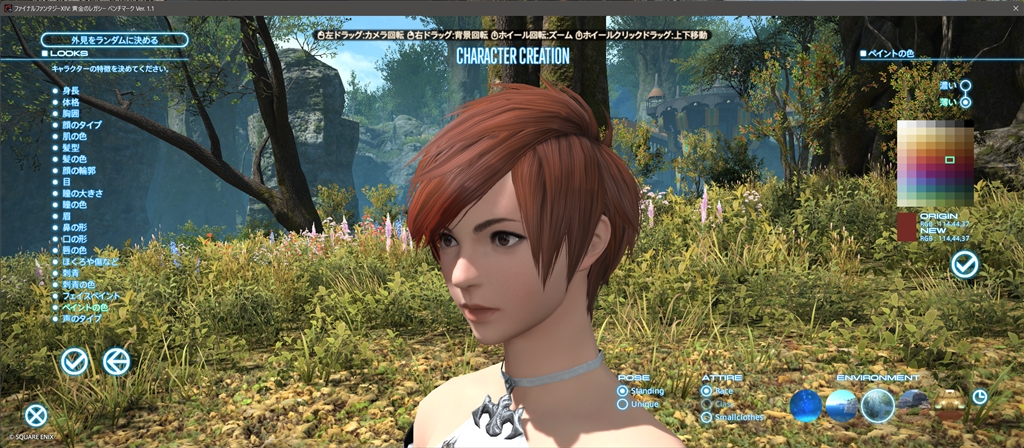The height and width of the screenshot is (448, 1024).
Task: Open the フェイスペイント face paint option
Action: (90, 295)
